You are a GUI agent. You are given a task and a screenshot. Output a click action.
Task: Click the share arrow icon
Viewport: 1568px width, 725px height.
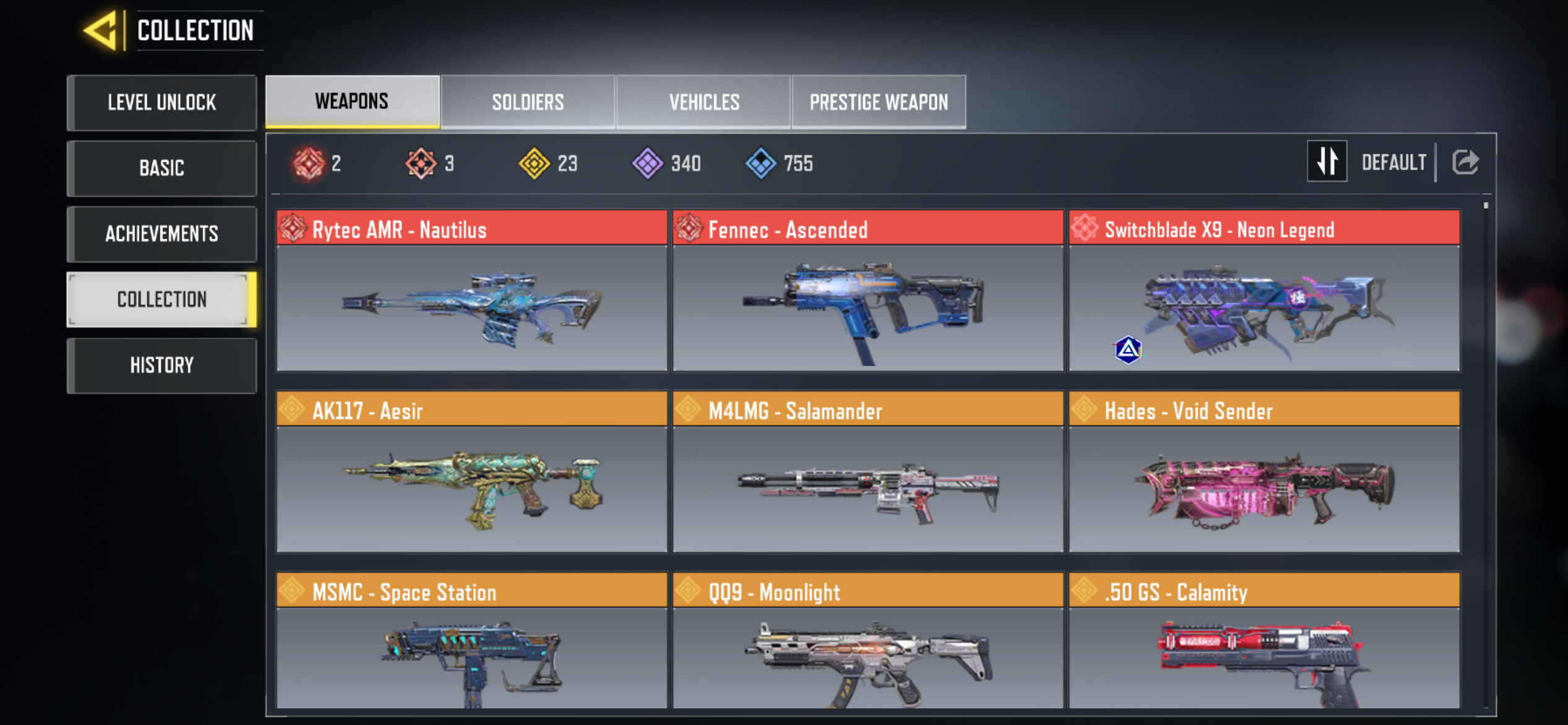(x=1465, y=162)
